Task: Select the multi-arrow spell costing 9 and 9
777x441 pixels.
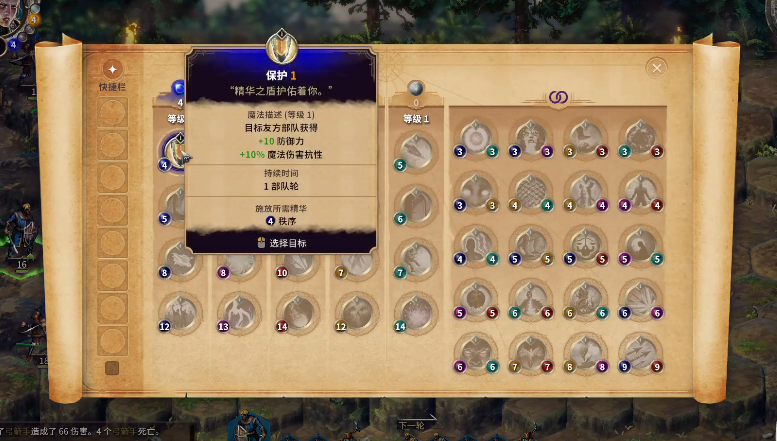Action: pyautogui.click(x=638, y=352)
